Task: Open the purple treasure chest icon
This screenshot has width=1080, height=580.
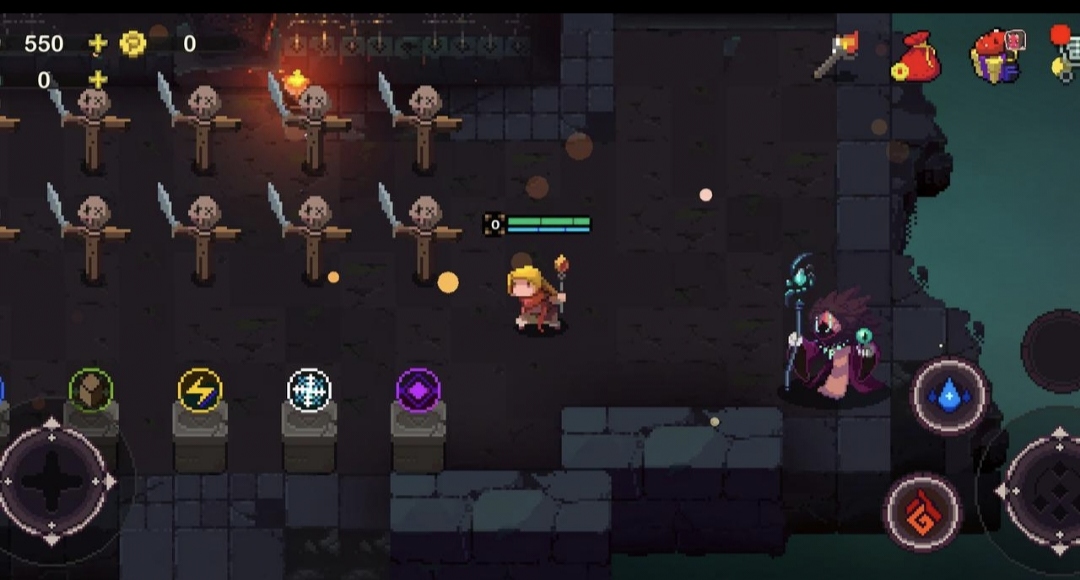Action: (x=997, y=55)
